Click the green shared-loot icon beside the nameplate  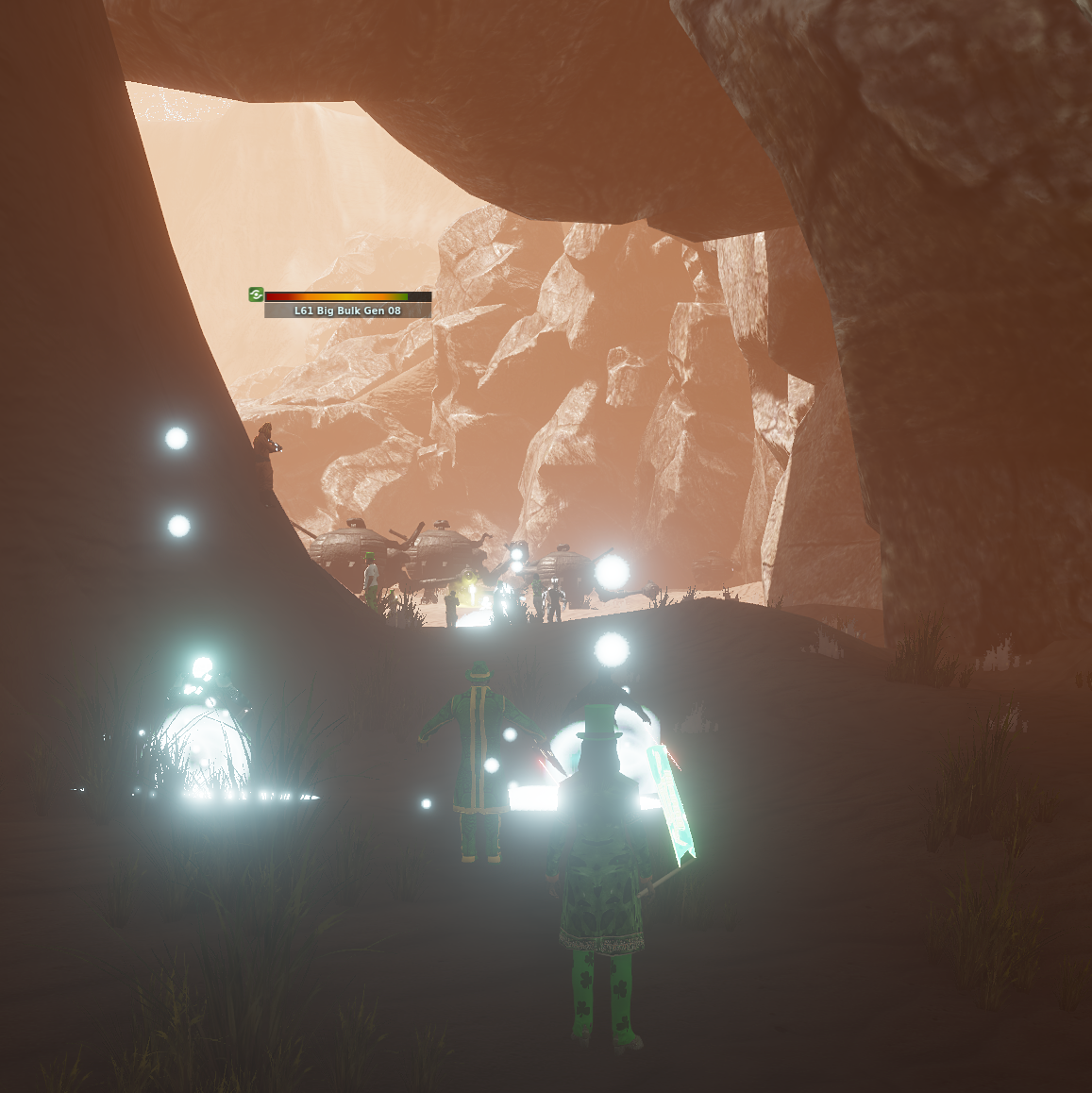click(256, 294)
